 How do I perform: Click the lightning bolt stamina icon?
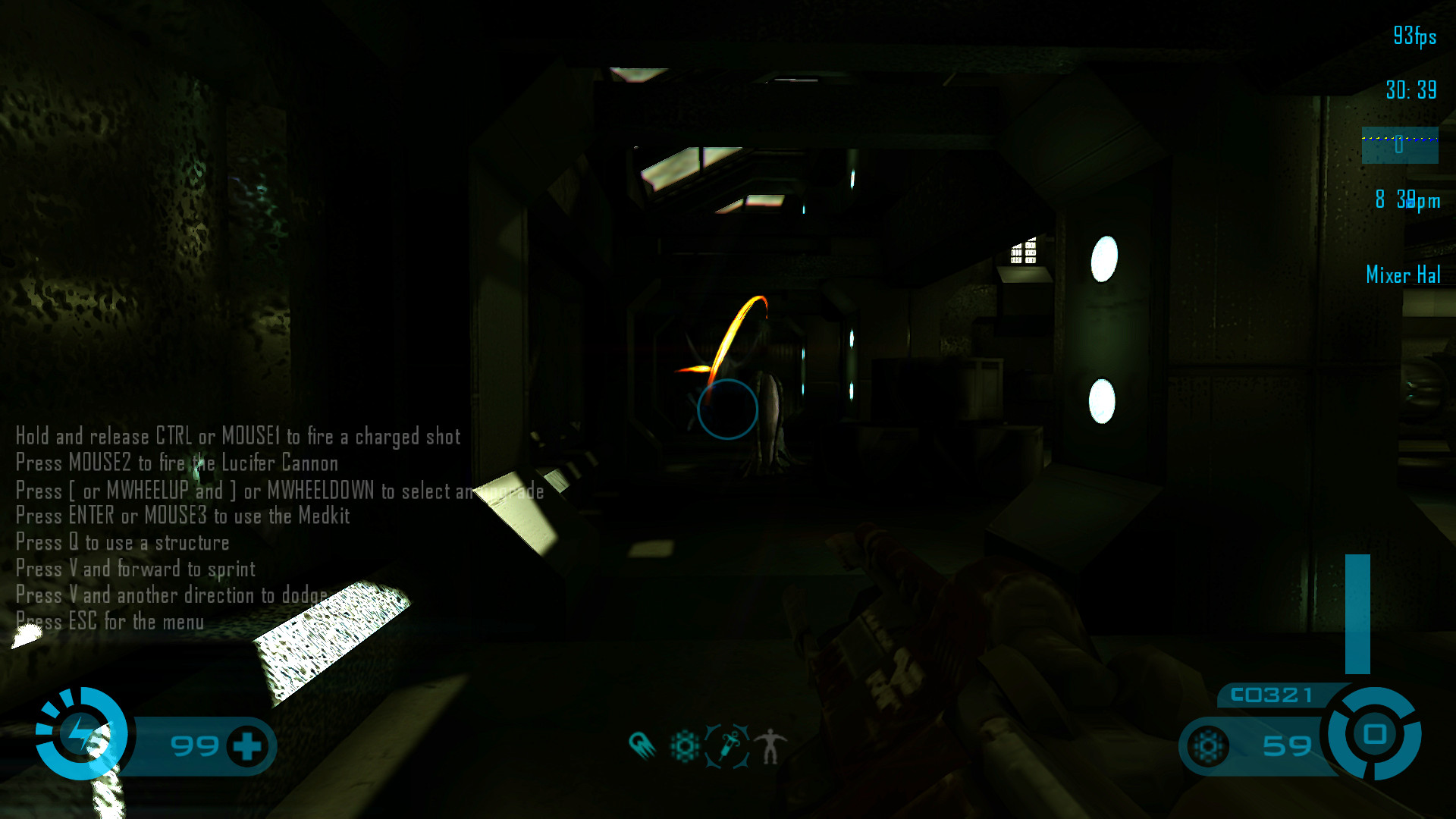pyautogui.click(x=80, y=734)
